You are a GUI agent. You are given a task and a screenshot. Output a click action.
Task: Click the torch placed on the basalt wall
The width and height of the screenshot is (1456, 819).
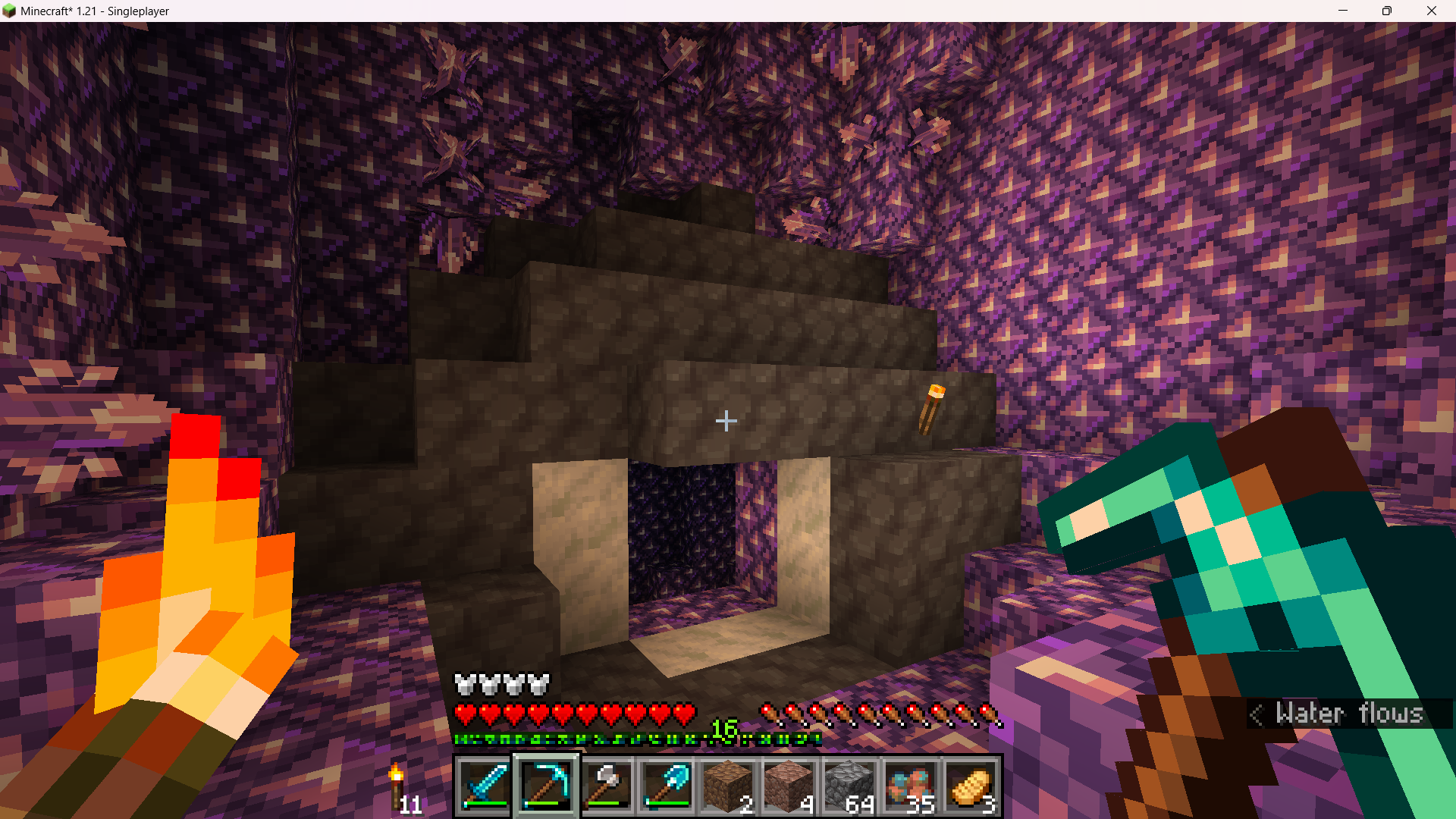pyautogui.click(x=933, y=409)
